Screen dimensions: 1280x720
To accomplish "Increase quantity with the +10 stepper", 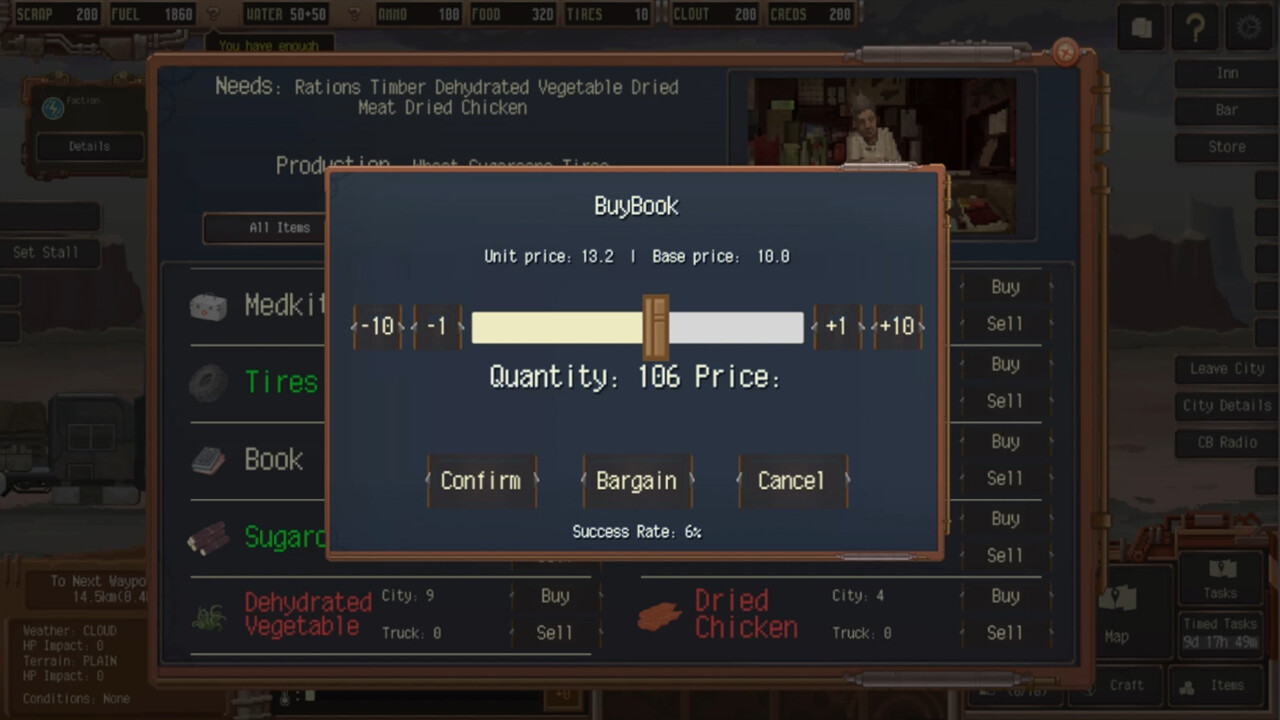I will 897,326.
